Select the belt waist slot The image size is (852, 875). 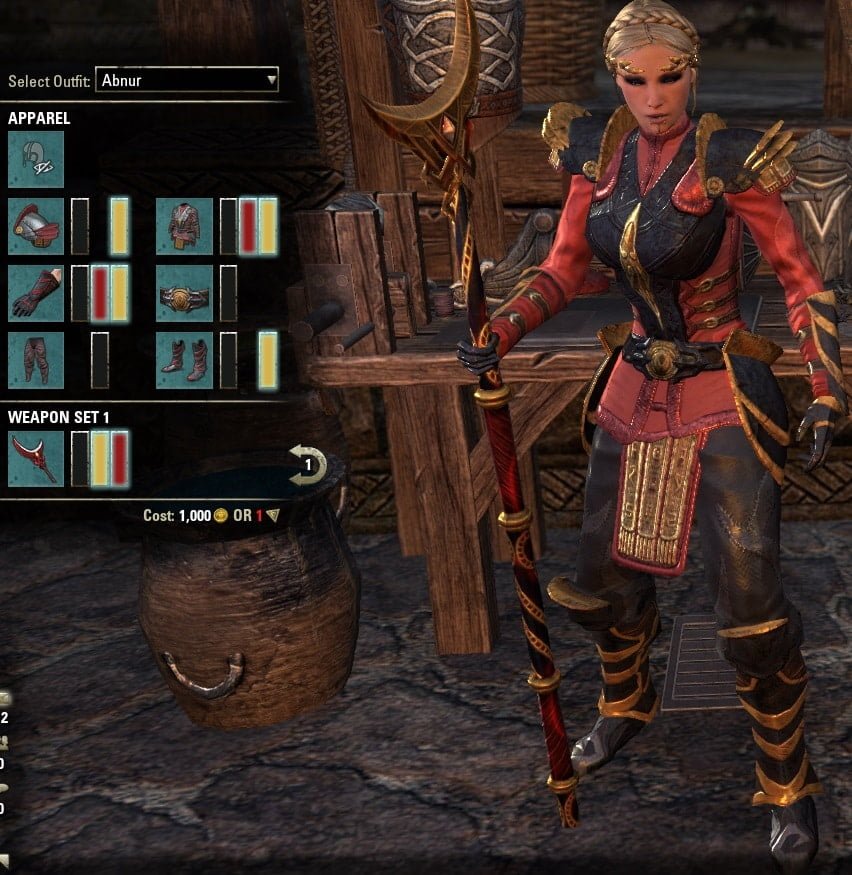tap(184, 293)
